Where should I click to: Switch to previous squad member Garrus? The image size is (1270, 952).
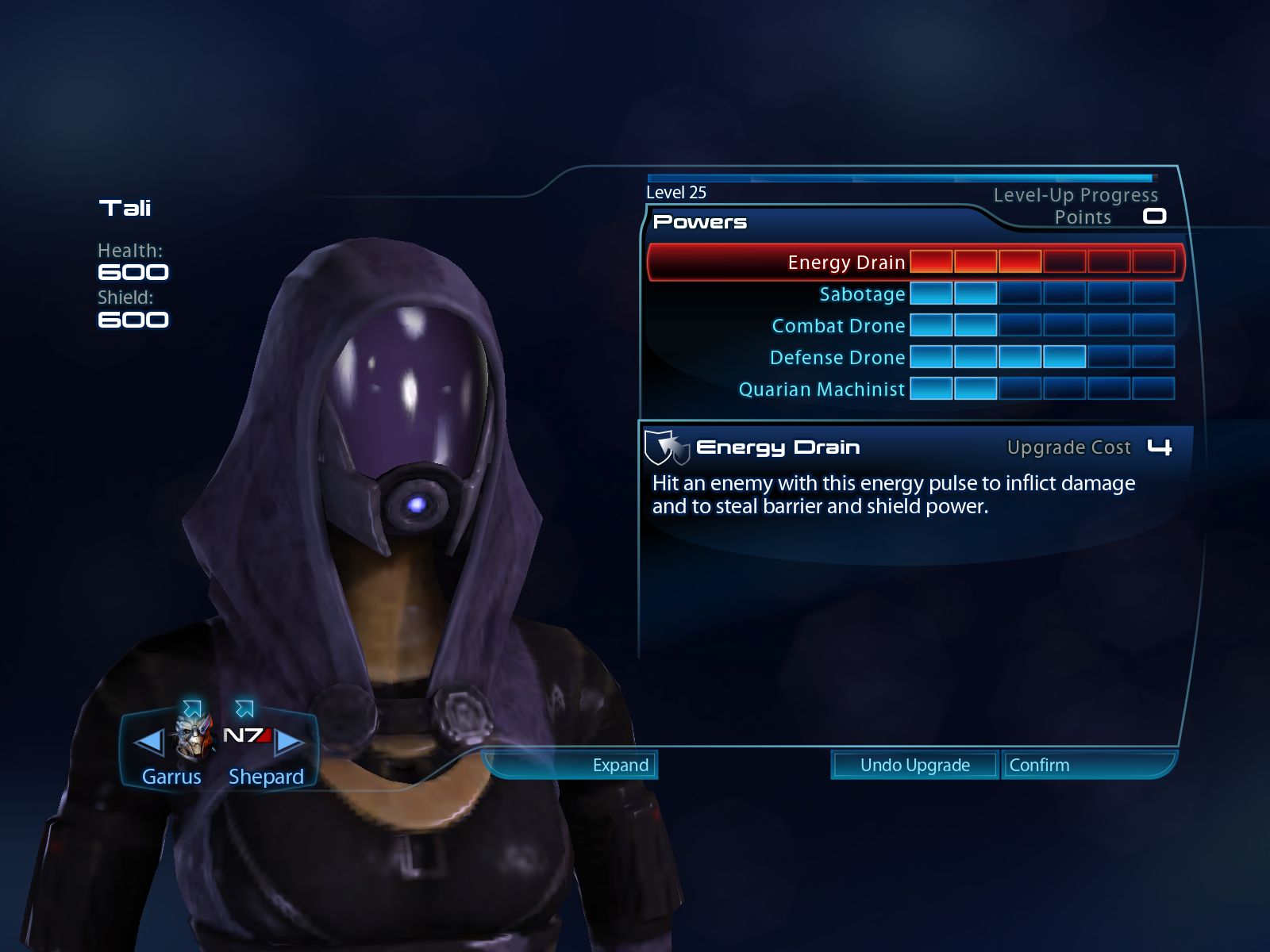coord(149,743)
